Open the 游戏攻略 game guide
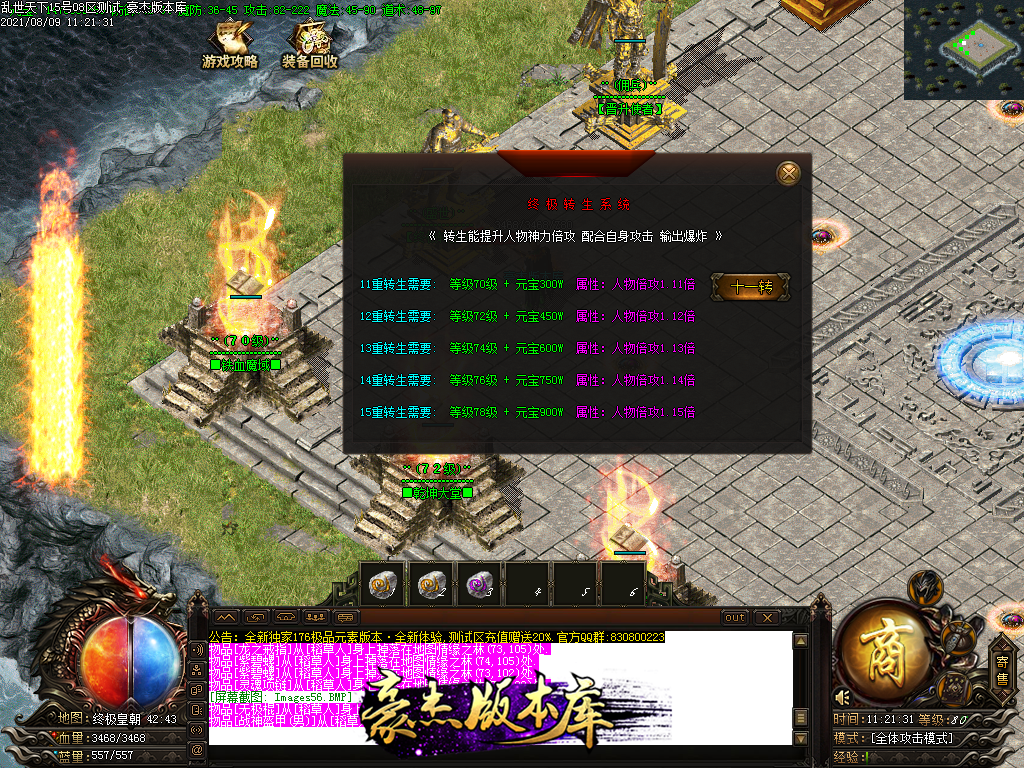The height and width of the screenshot is (768, 1024). [x=230, y=46]
